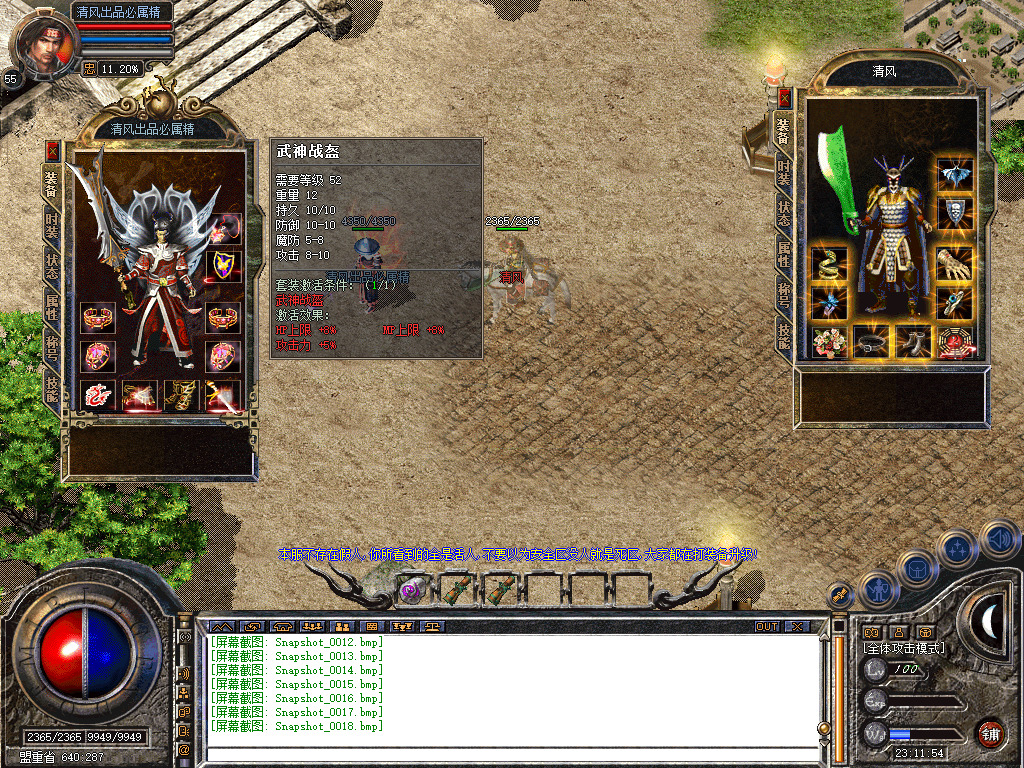
Task: Pick the red bagua charm slot
Action: (x=954, y=342)
